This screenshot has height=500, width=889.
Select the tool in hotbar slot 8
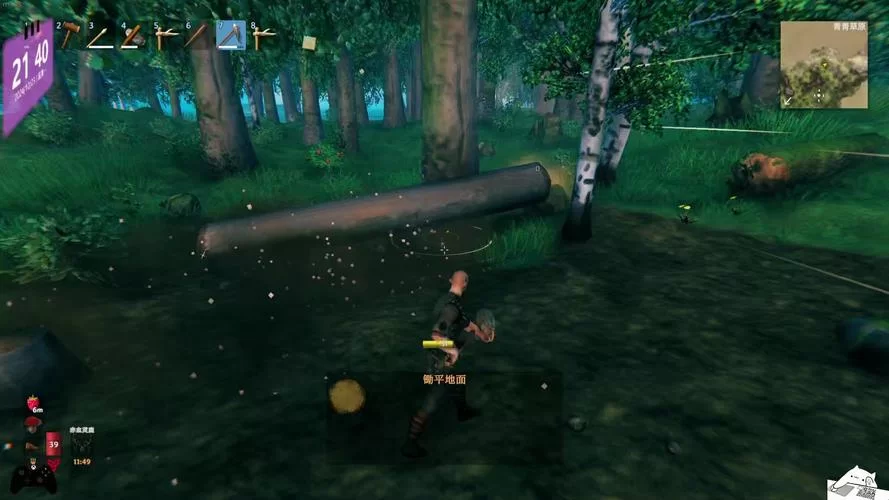tap(263, 37)
